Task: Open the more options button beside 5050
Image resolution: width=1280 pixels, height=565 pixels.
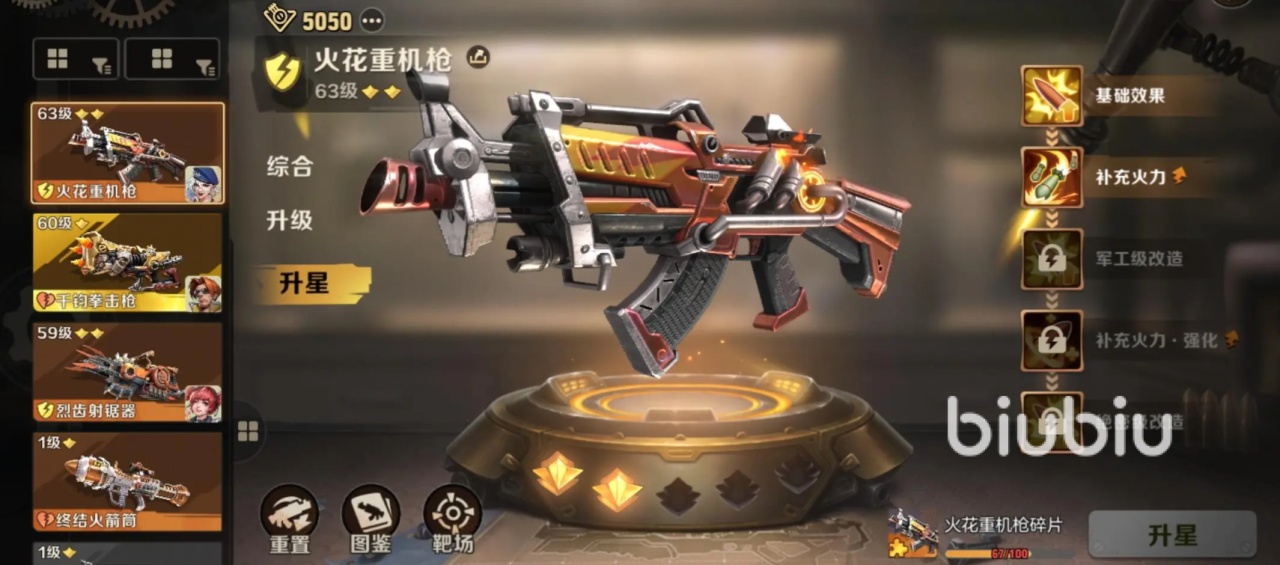Action: click(x=372, y=20)
